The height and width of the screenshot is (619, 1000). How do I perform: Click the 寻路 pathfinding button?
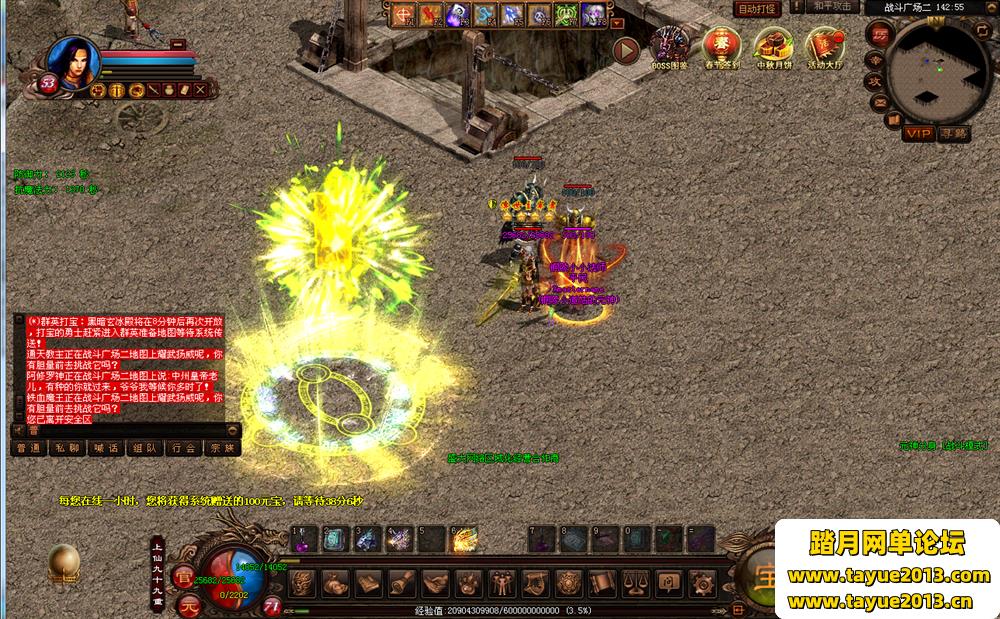pyautogui.click(x=953, y=133)
